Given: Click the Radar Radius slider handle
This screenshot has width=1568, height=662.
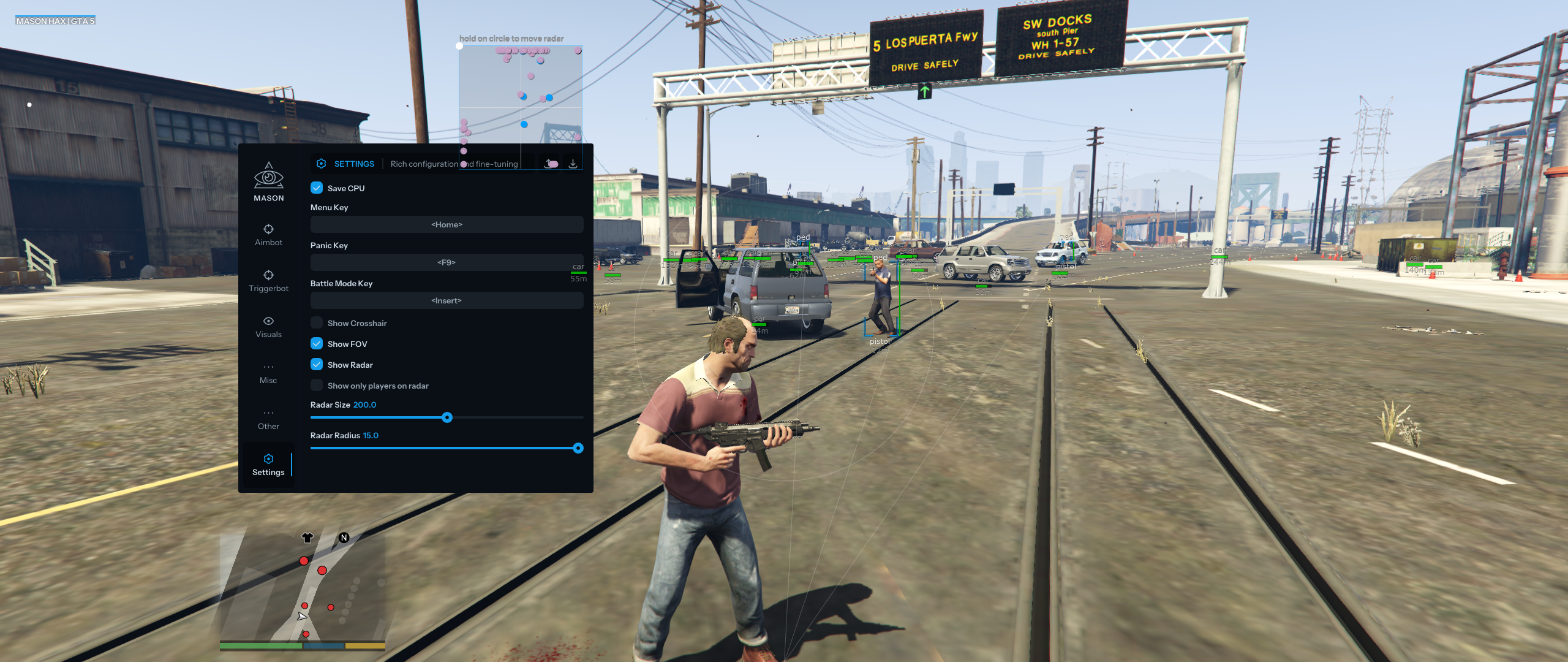Looking at the screenshot, I should point(578,448).
